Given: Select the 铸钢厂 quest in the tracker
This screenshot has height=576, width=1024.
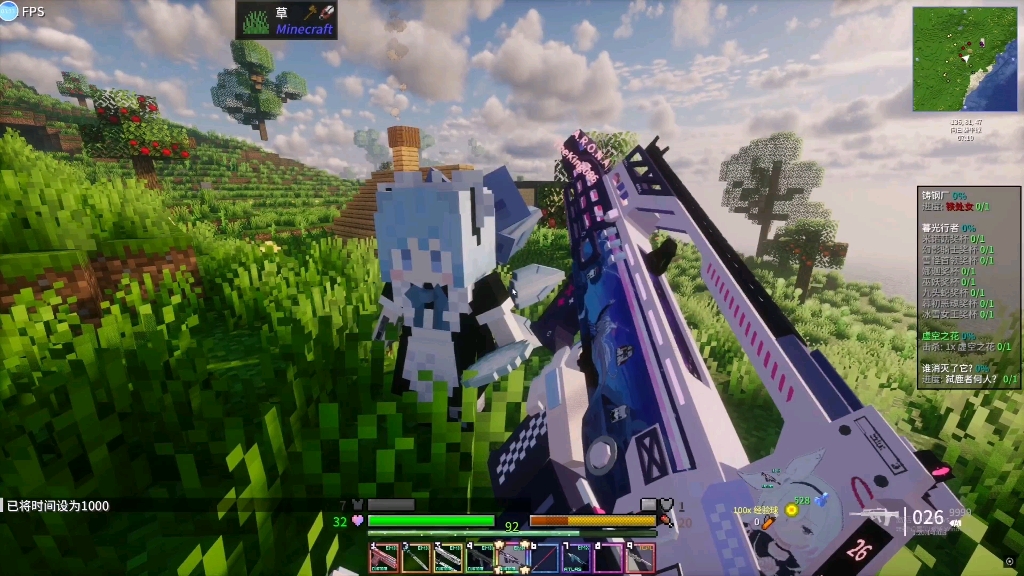Looking at the screenshot, I should [x=944, y=196].
